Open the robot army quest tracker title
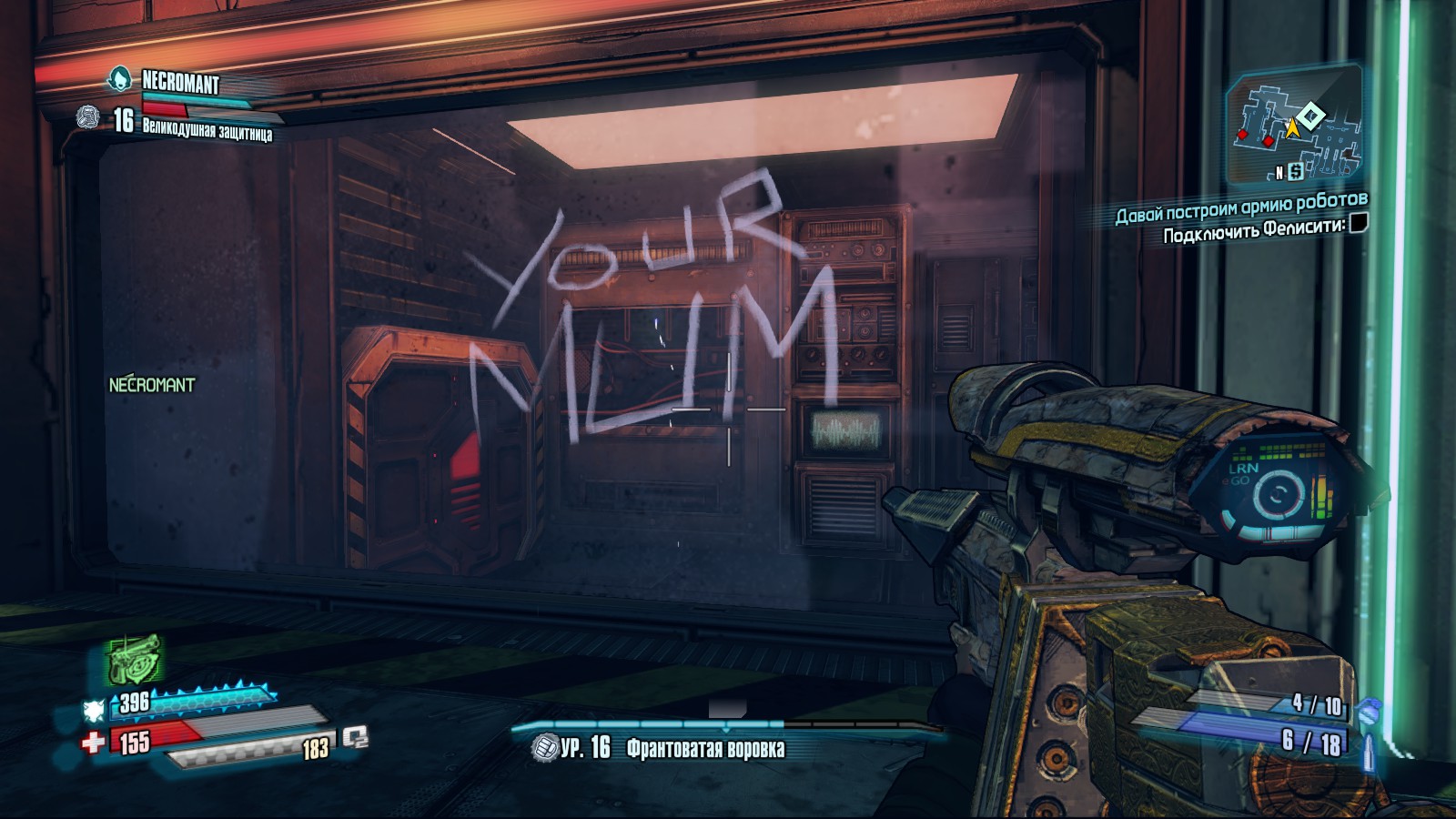1456x819 pixels. point(1241,207)
